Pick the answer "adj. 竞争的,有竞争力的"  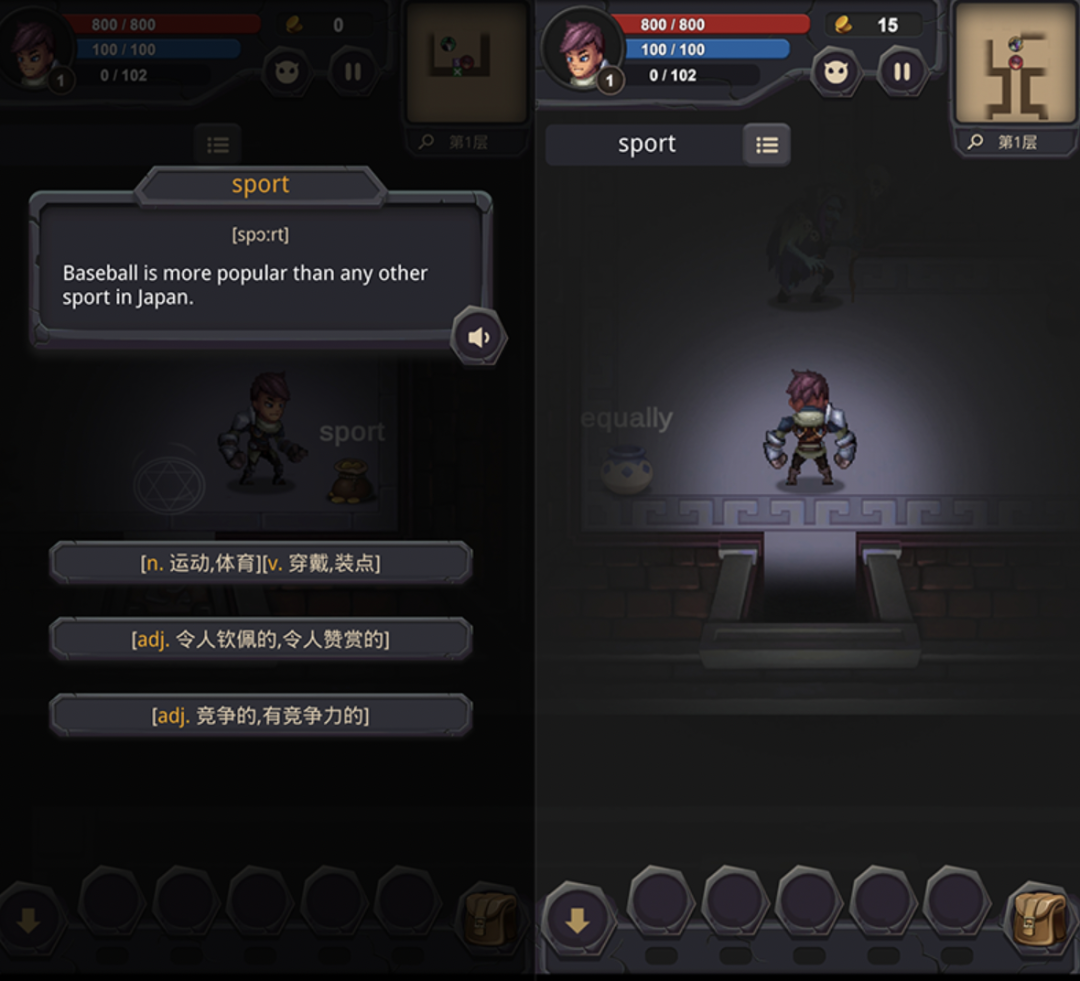coord(260,716)
